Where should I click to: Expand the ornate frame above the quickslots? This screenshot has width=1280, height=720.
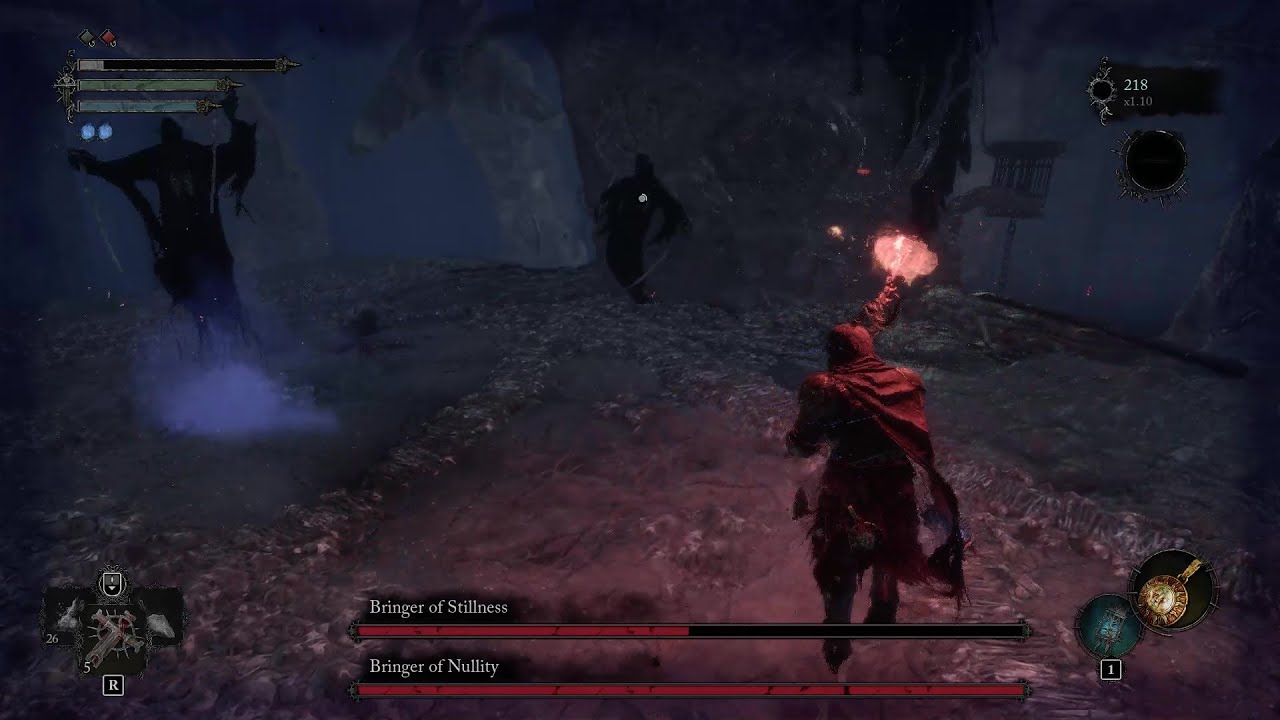coord(111,578)
